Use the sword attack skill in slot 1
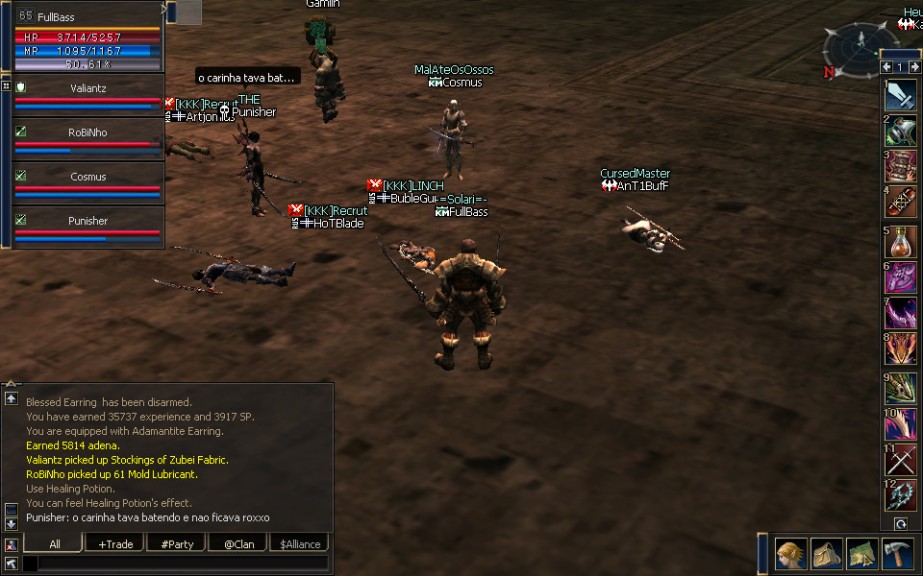This screenshot has height=576, width=923. pos(900,96)
